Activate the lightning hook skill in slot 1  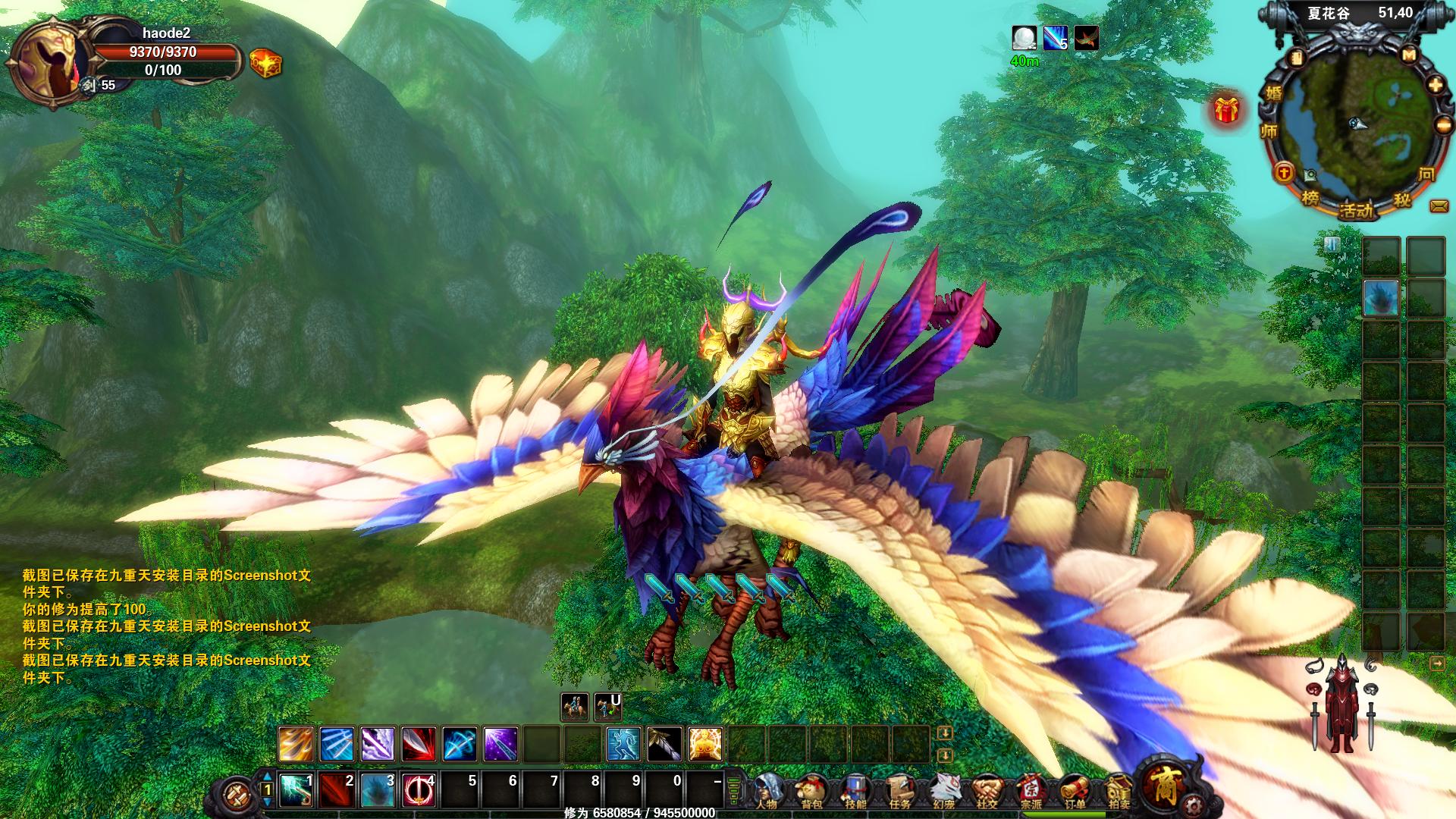point(297,791)
